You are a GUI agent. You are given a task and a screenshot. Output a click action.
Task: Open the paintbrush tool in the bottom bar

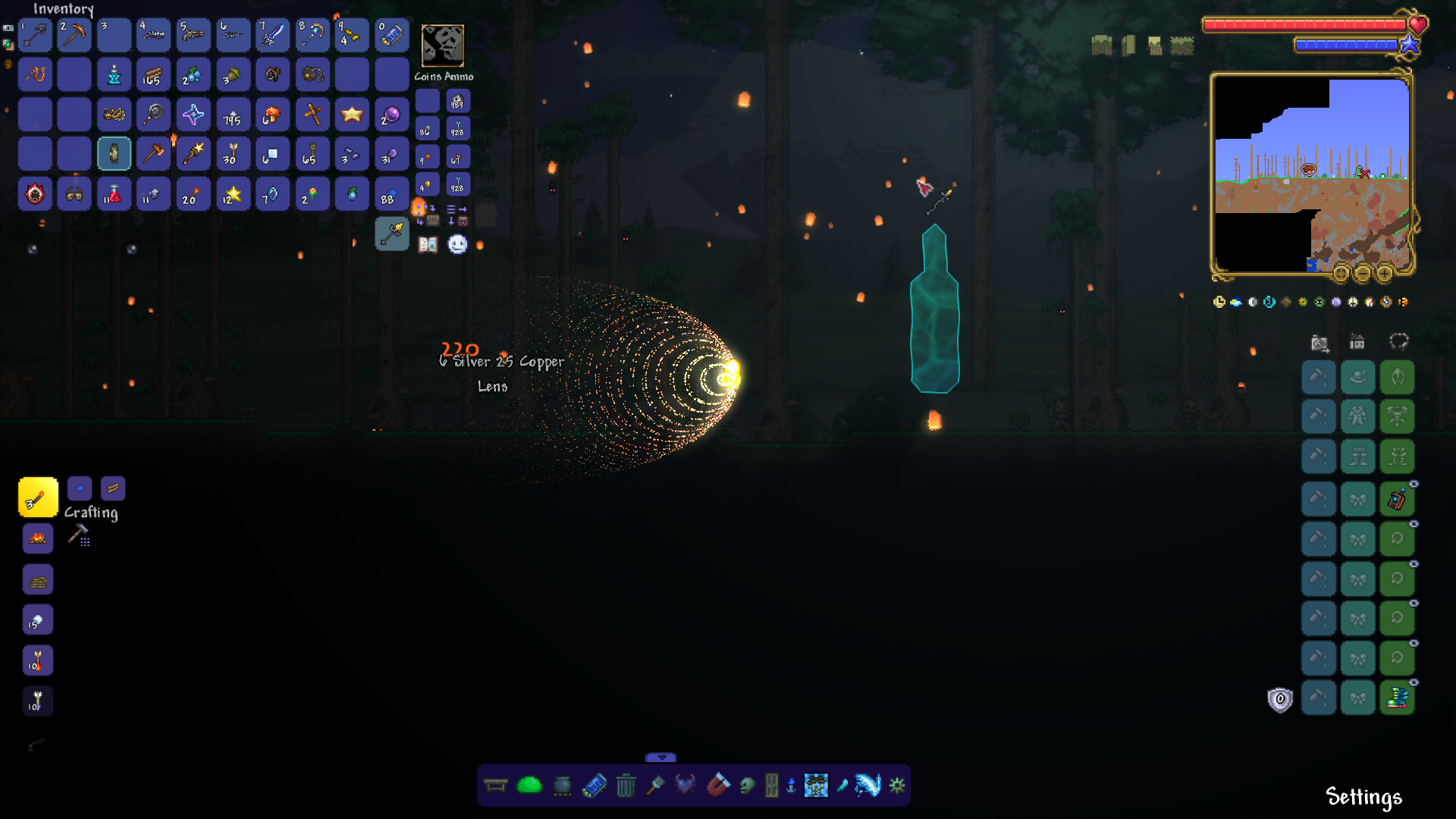(x=657, y=786)
